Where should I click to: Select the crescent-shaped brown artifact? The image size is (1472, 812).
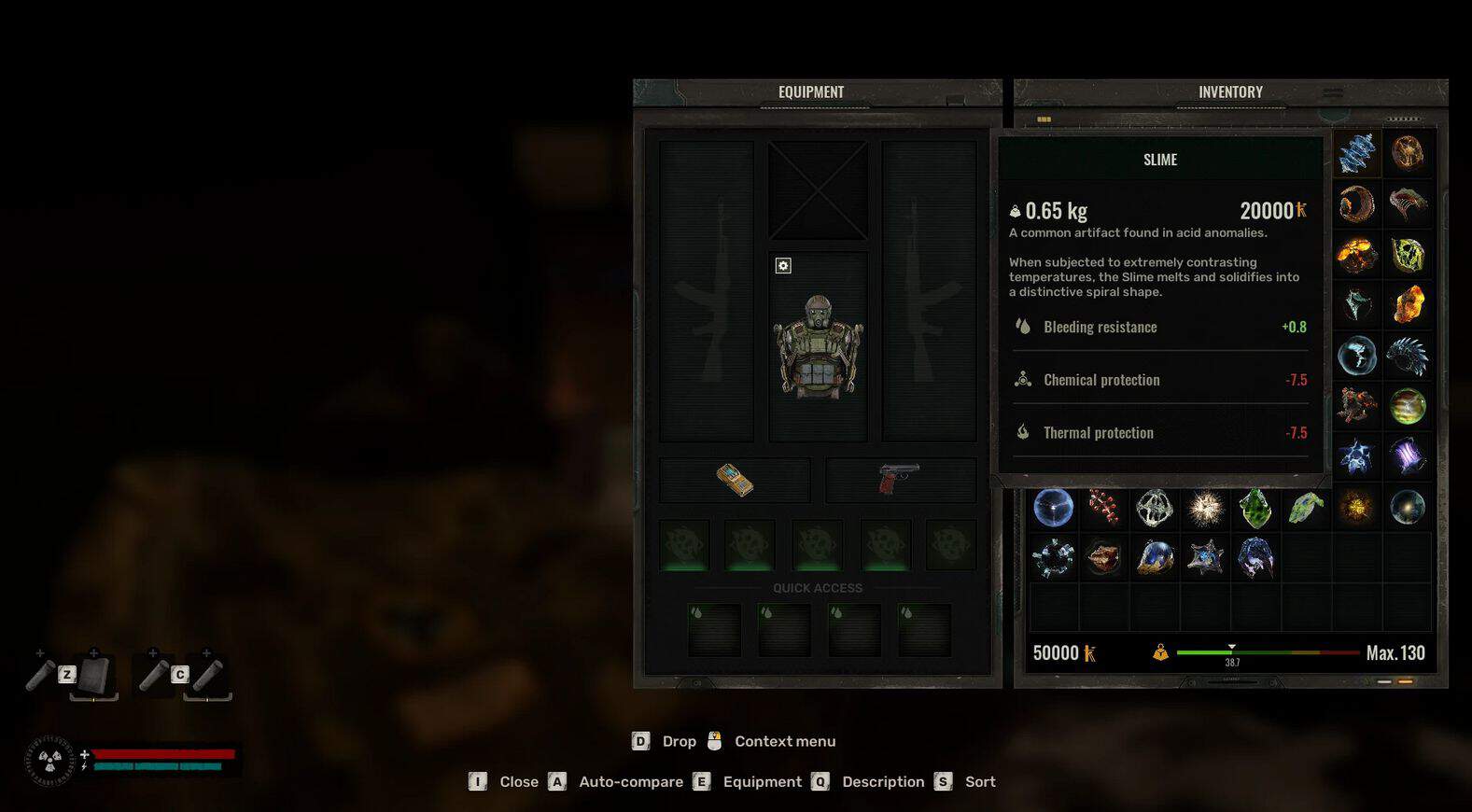coord(1356,203)
